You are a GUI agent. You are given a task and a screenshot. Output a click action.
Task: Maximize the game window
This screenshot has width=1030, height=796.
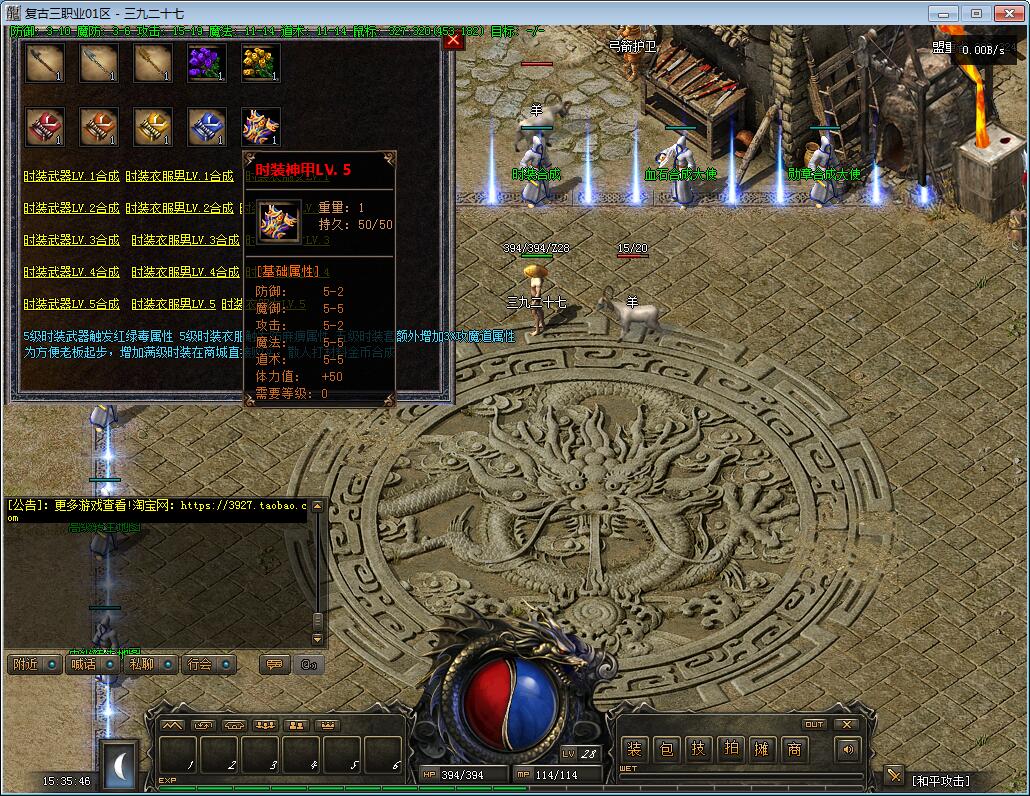[x=976, y=14]
